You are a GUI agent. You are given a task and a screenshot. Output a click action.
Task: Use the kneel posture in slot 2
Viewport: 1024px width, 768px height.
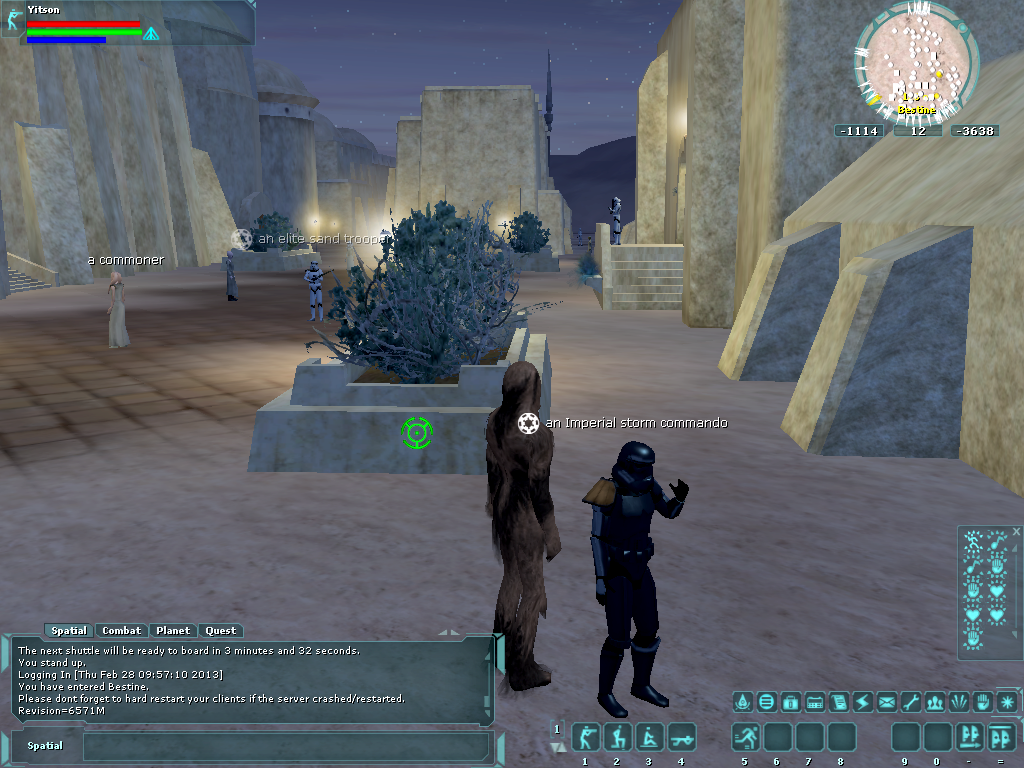[618, 738]
